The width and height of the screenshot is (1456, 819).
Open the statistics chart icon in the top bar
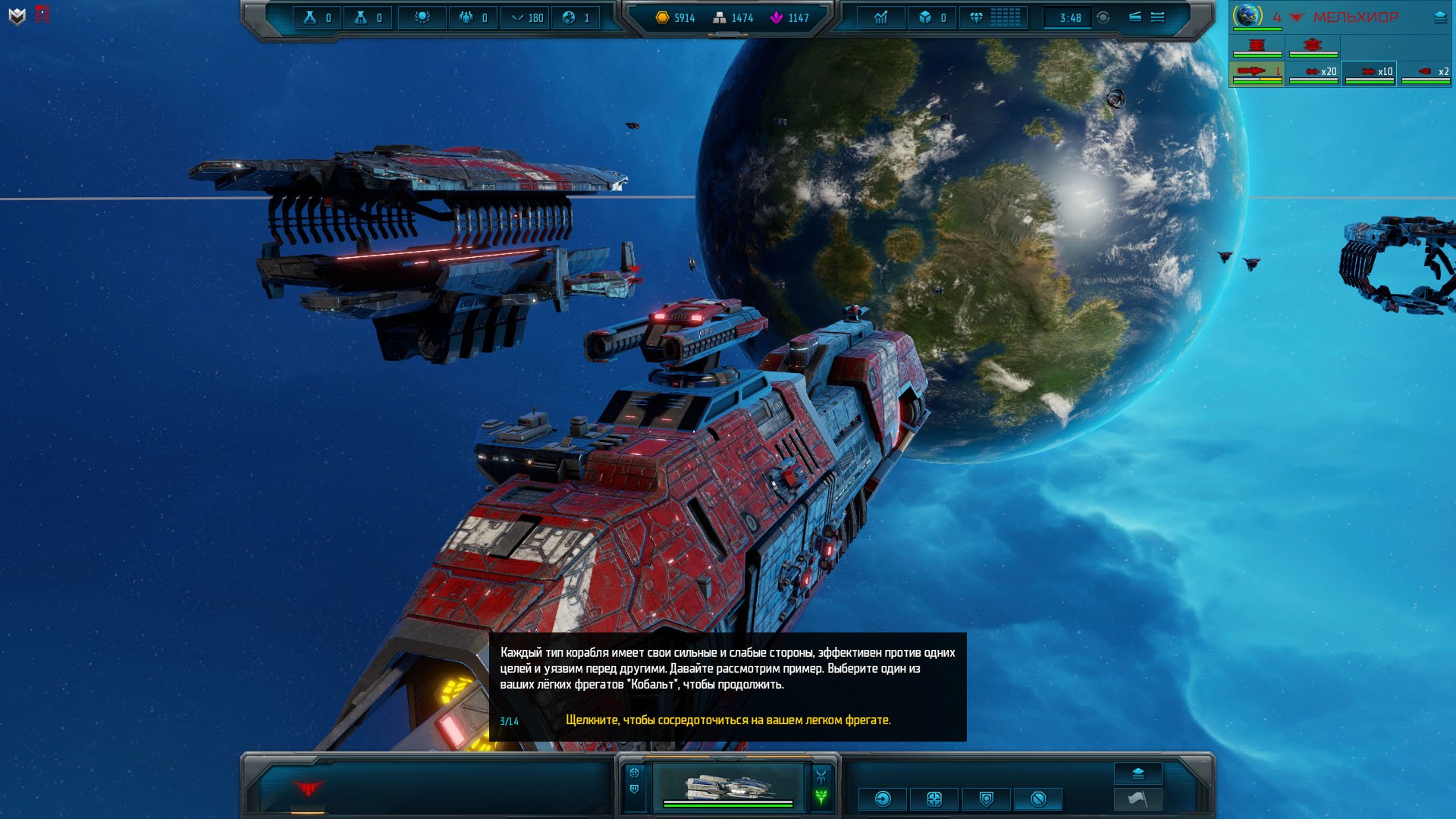(x=880, y=17)
